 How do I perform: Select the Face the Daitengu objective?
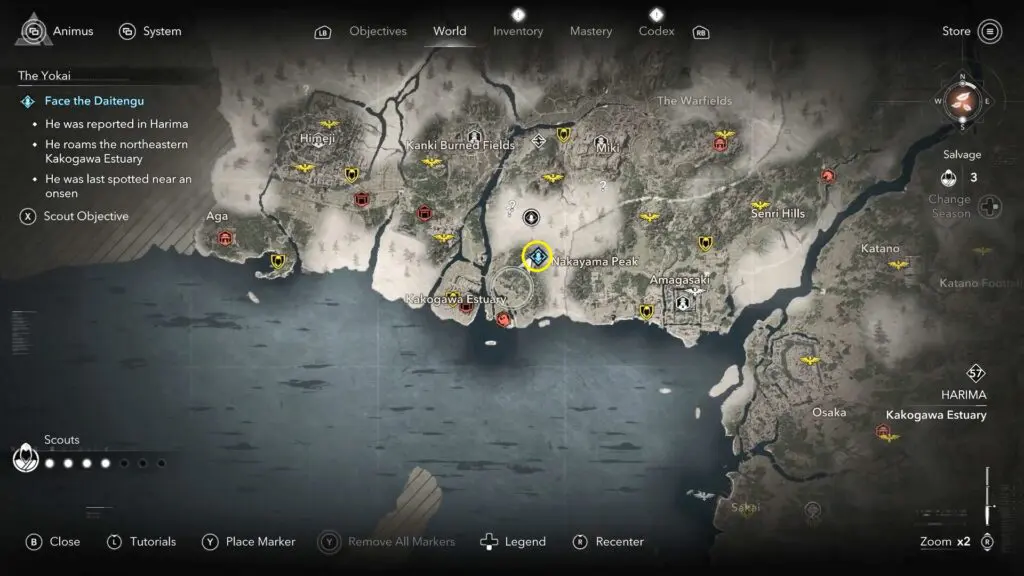[94, 101]
